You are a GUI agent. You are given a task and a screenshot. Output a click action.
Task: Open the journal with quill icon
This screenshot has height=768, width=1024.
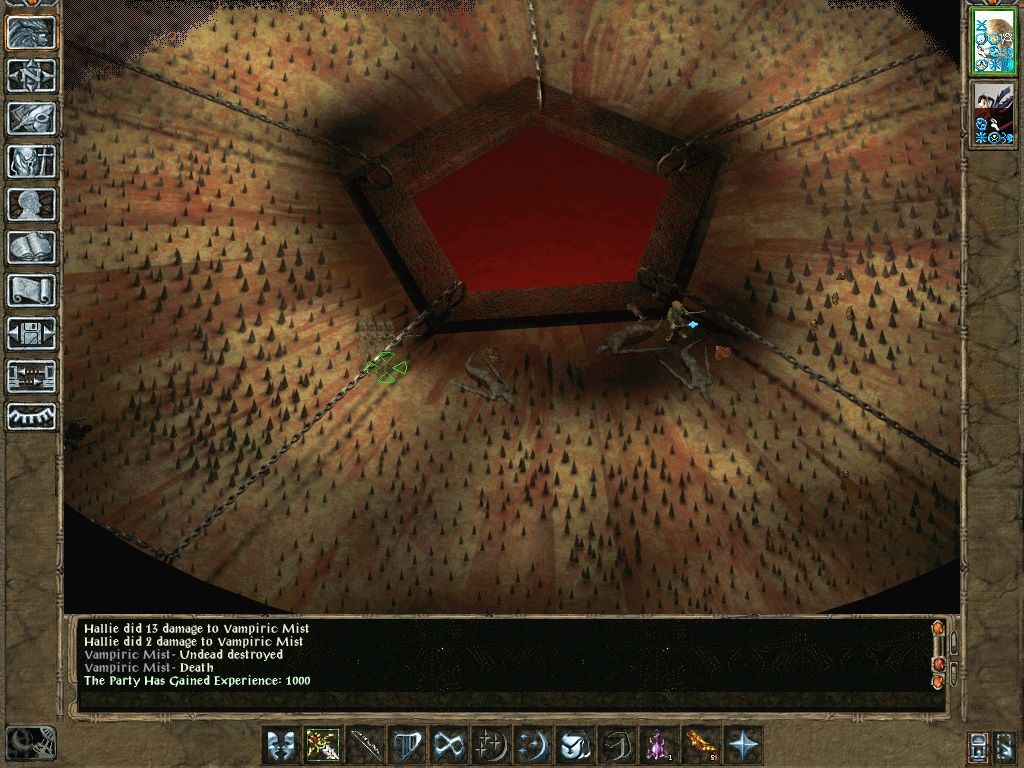point(31,118)
